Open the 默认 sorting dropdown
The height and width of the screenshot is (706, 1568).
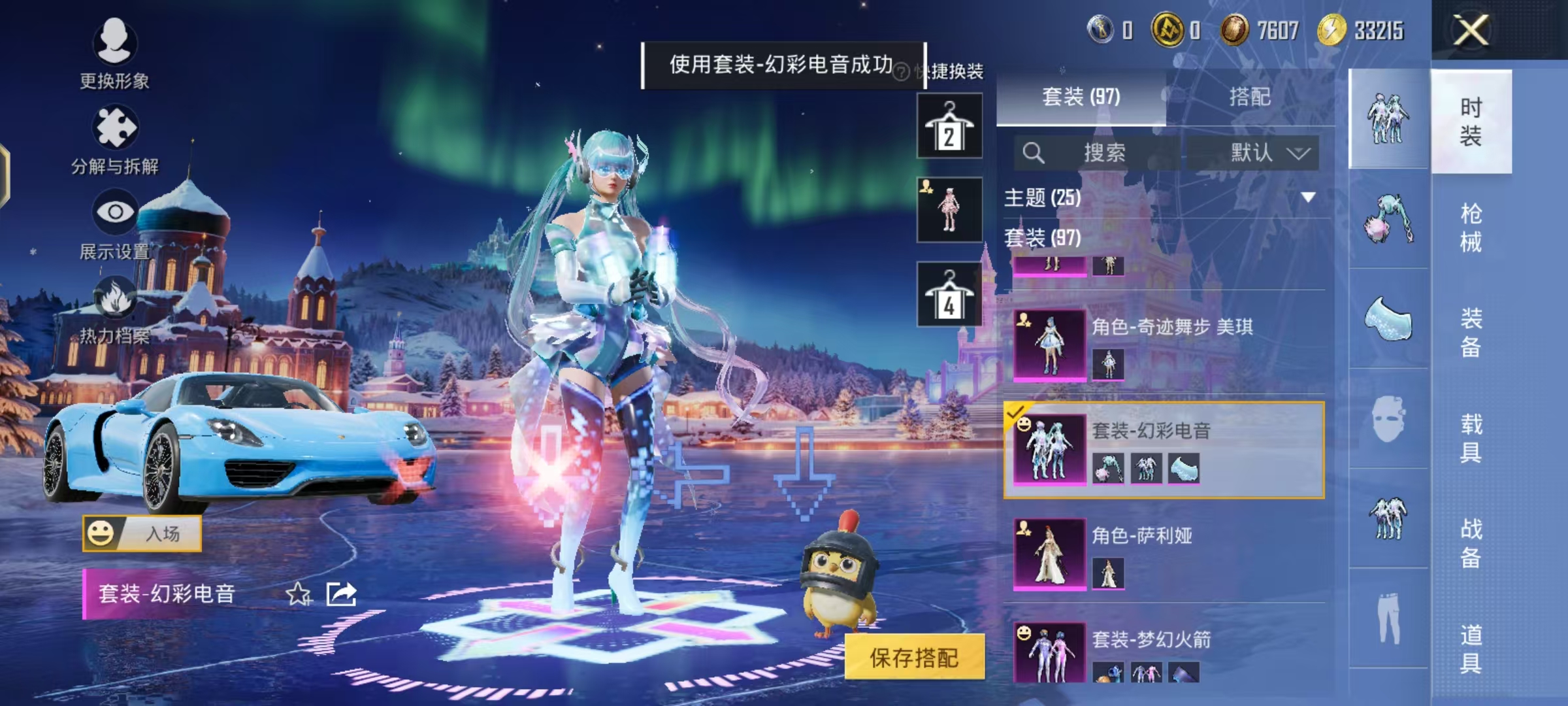(1254, 152)
